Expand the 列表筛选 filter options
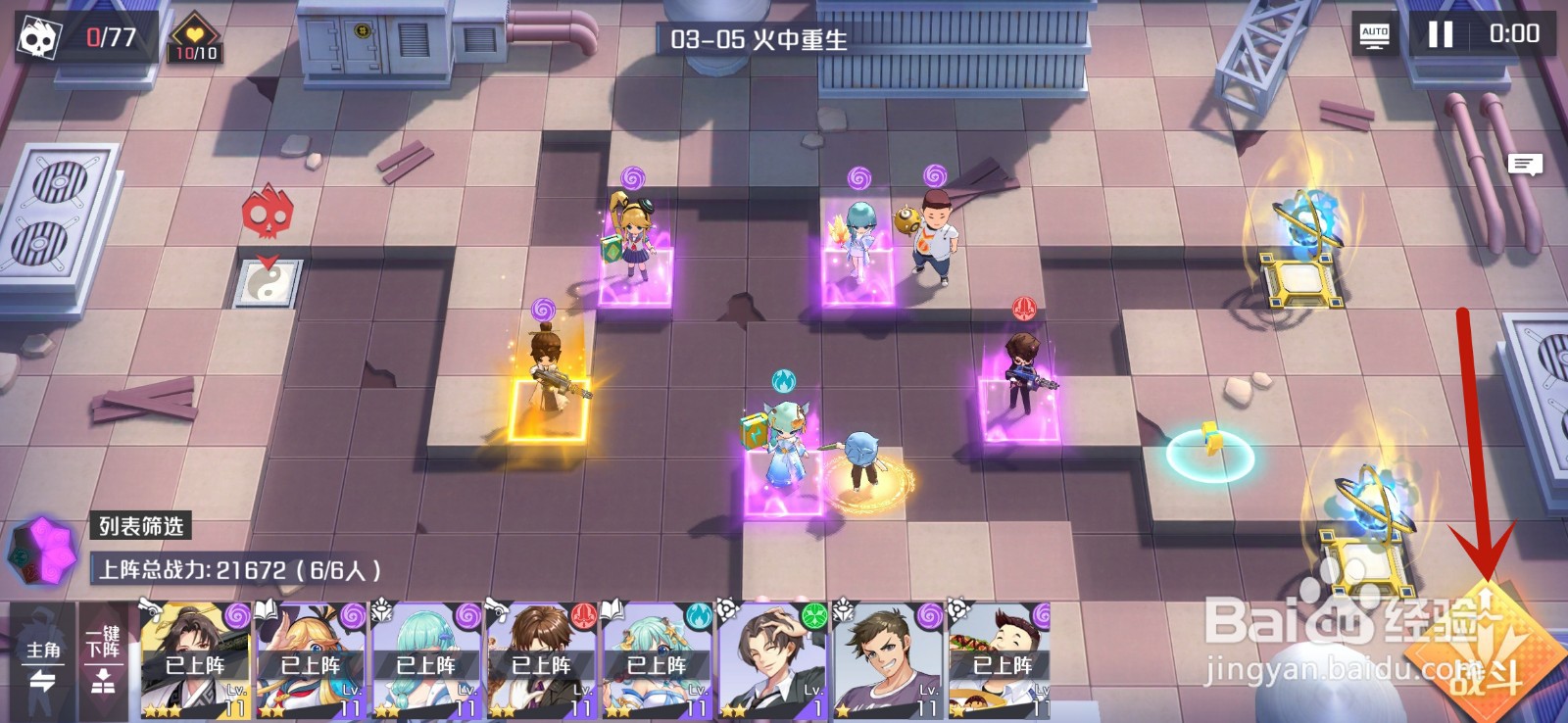 [142, 527]
